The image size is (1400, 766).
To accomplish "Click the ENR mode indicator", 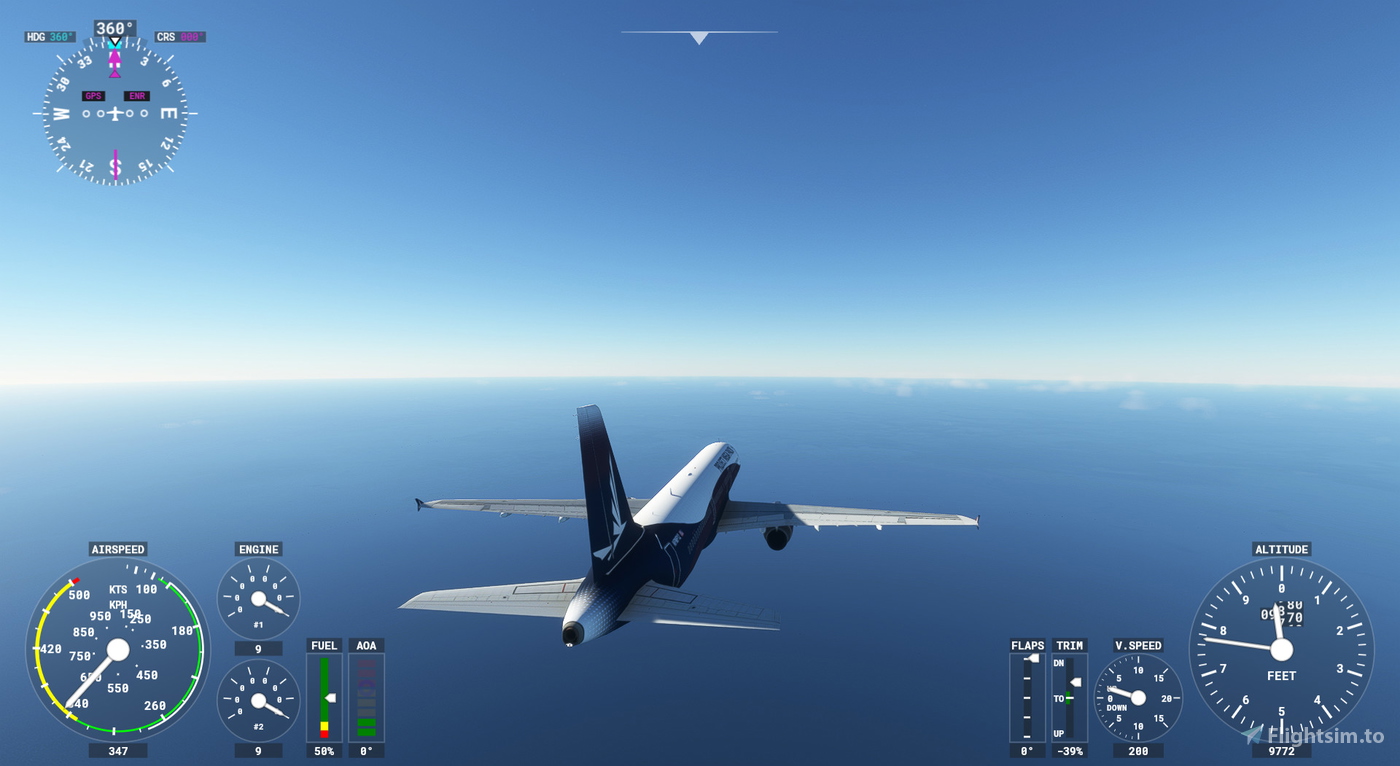I will click(x=136, y=96).
